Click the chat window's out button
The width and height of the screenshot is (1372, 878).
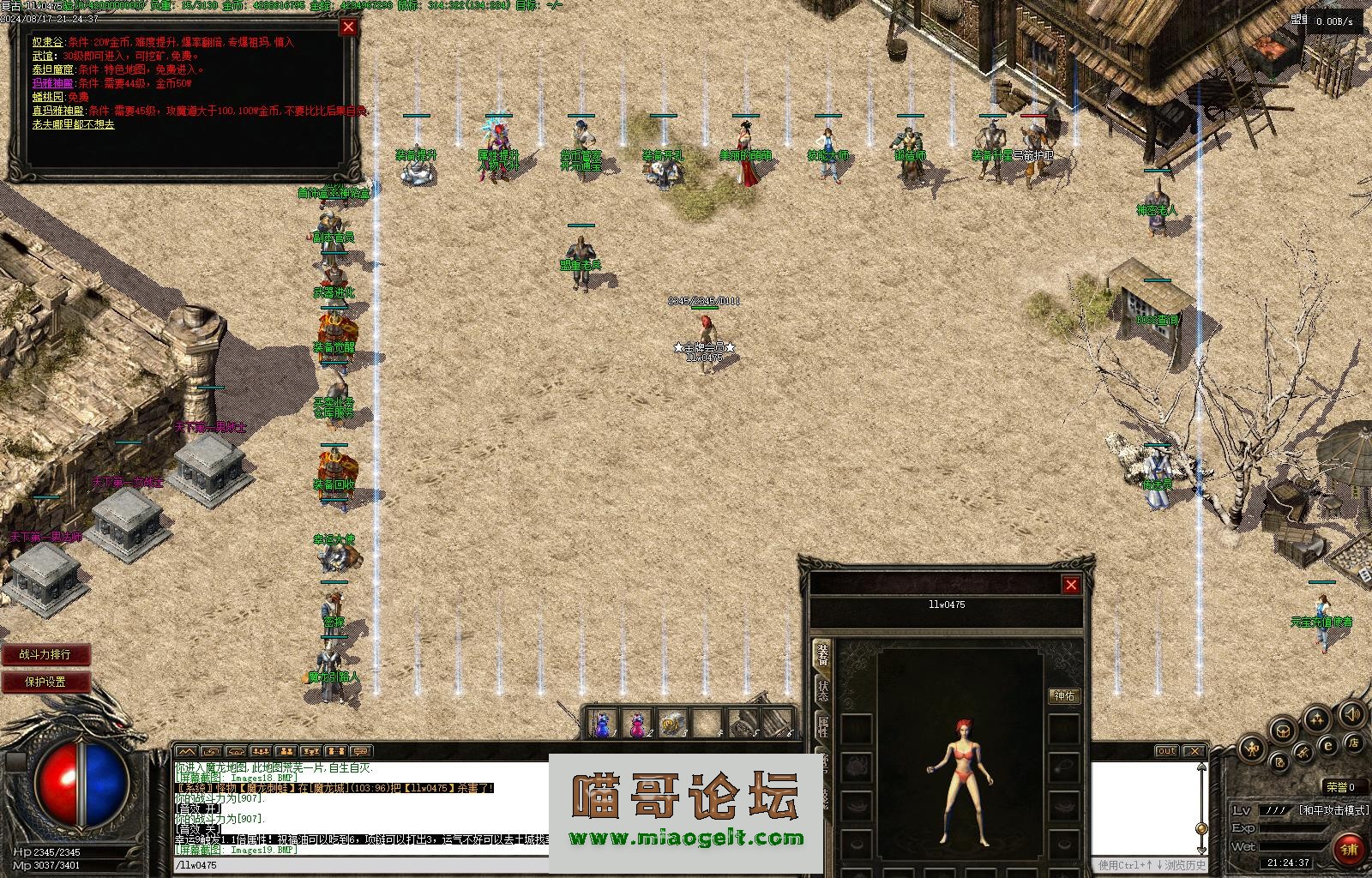tap(1166, 751)
